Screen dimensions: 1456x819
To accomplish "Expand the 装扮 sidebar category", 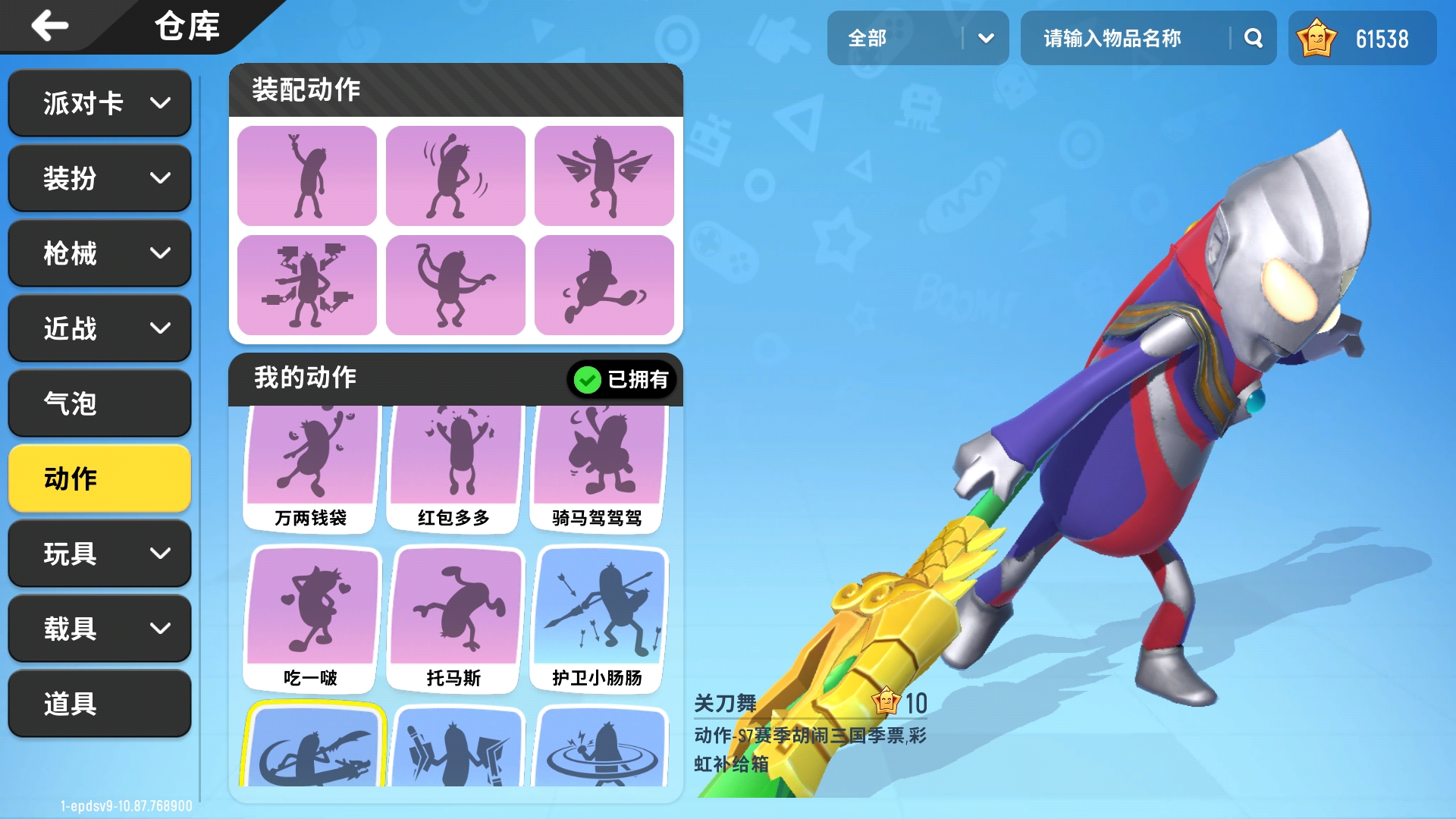I will [x=99, y=177].
